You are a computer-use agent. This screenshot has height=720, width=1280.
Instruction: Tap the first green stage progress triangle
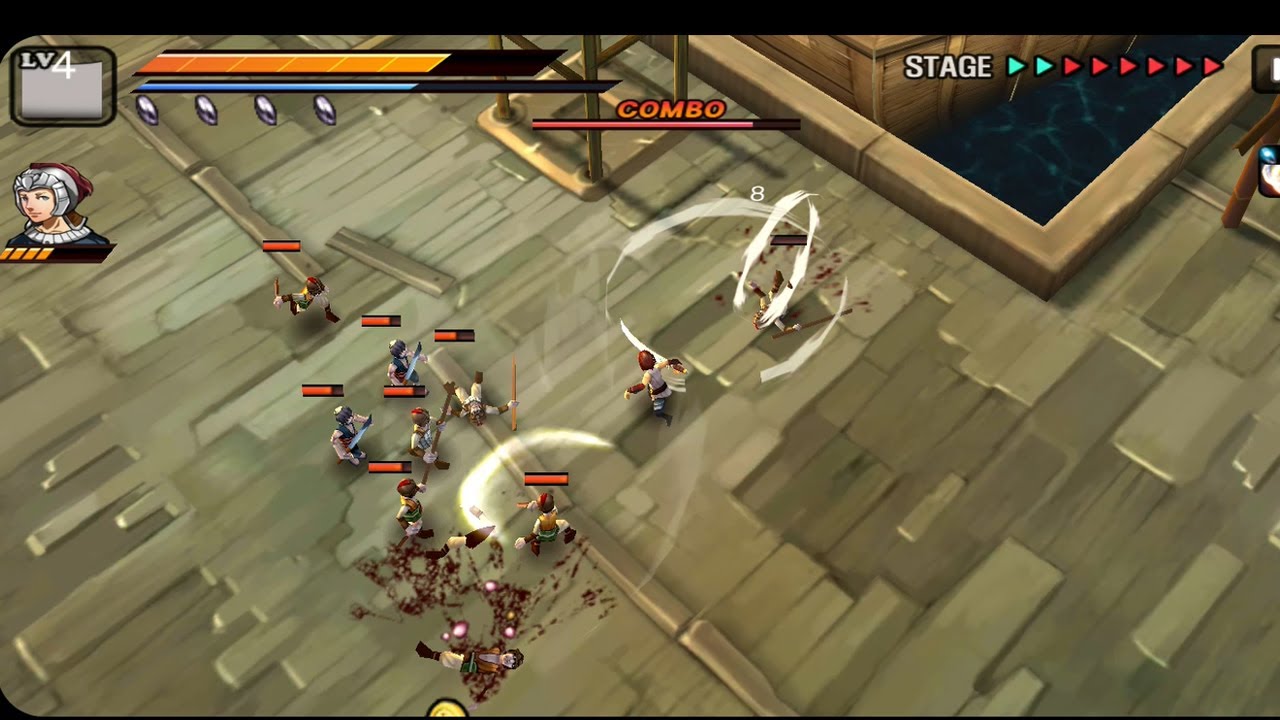click(x=1016, y=66)
